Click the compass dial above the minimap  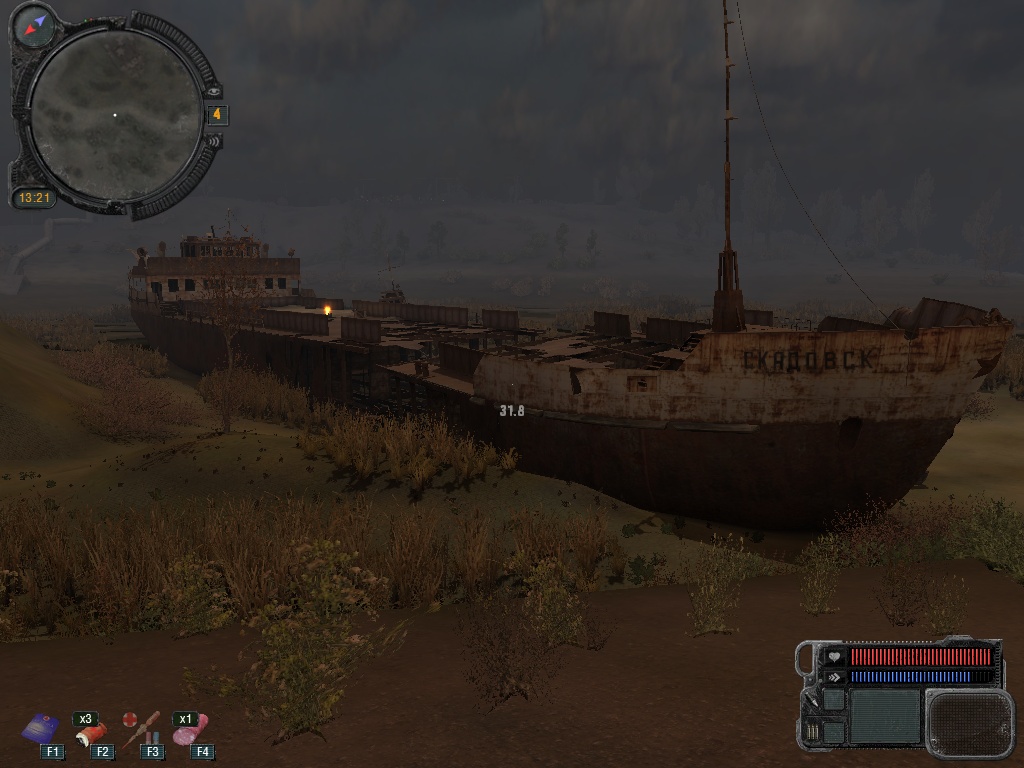37,24
